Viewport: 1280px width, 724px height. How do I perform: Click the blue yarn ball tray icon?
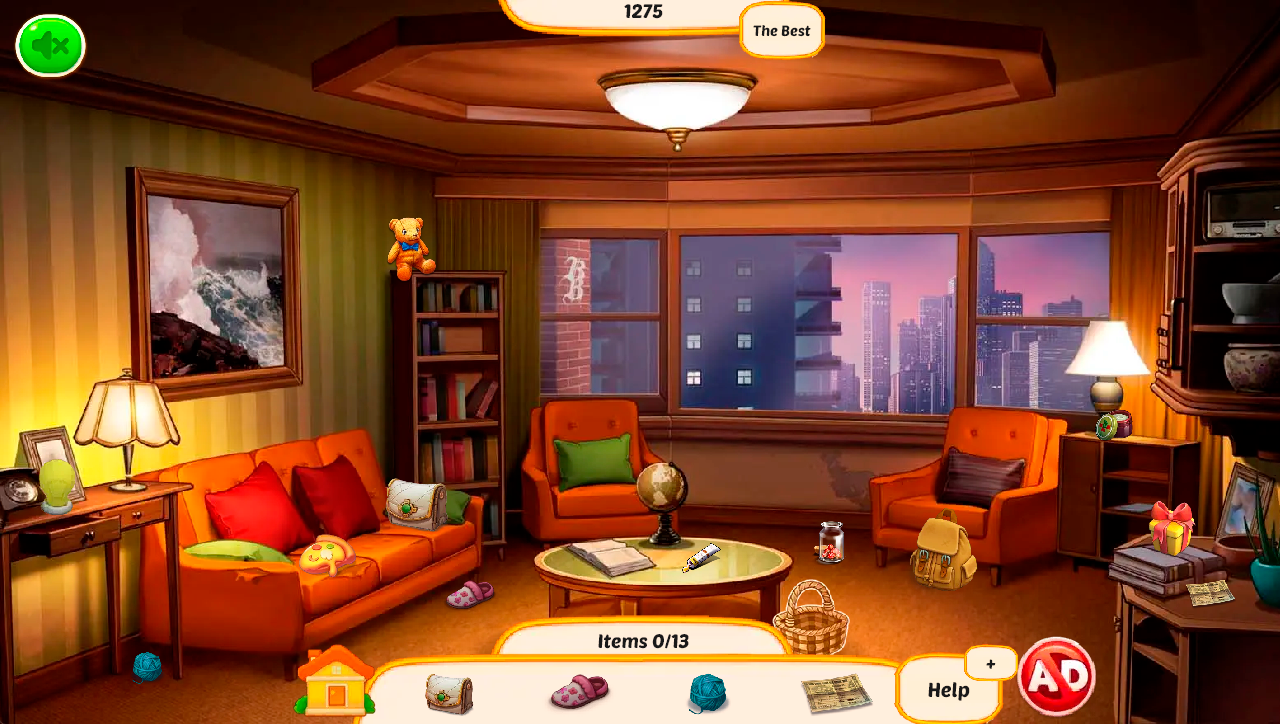[706, 692]
